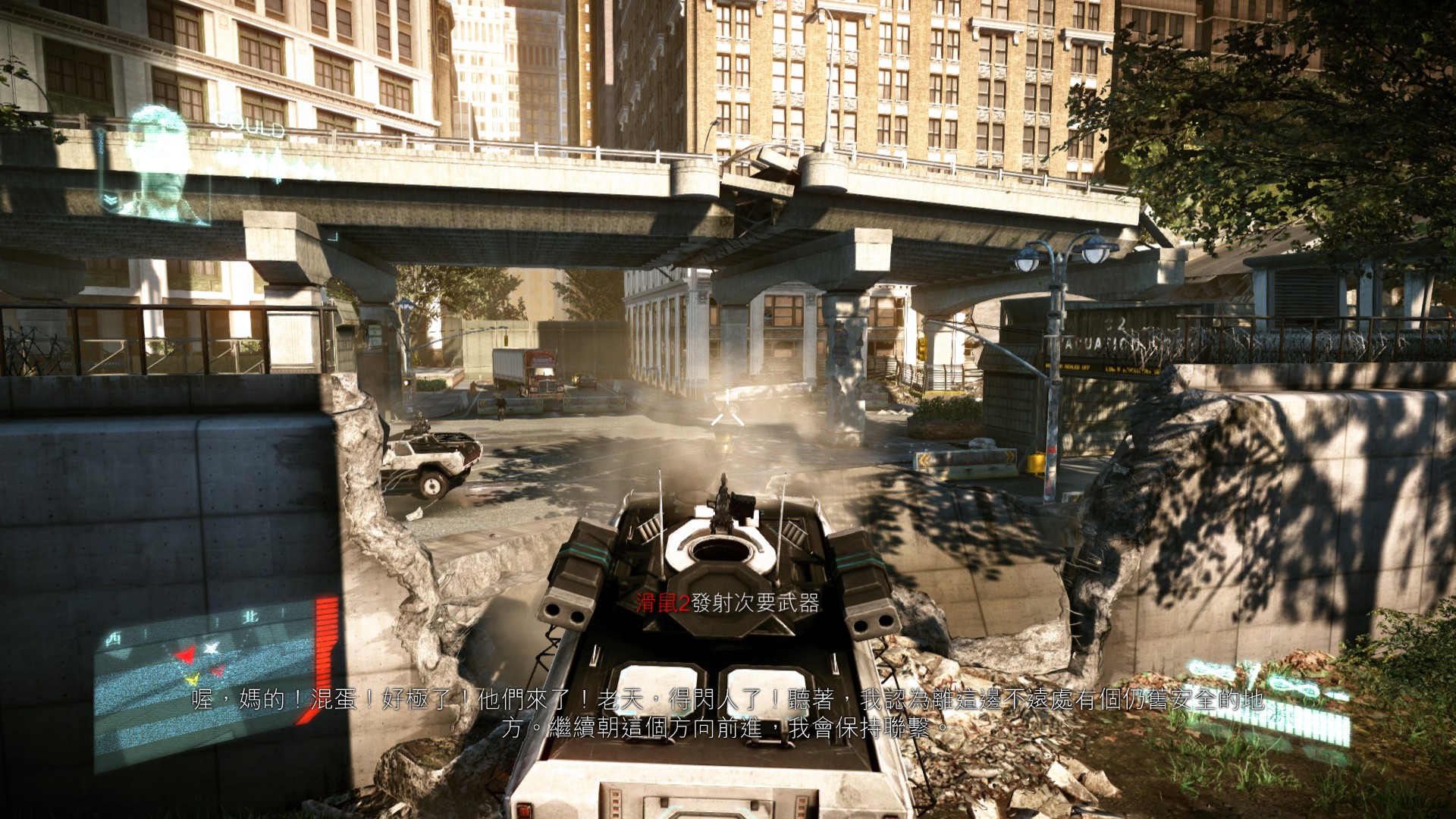Viewport: 1456px width, 819px height.
Task: Click a red enemy marker on the minimap
Action: (x=184, y=653)
